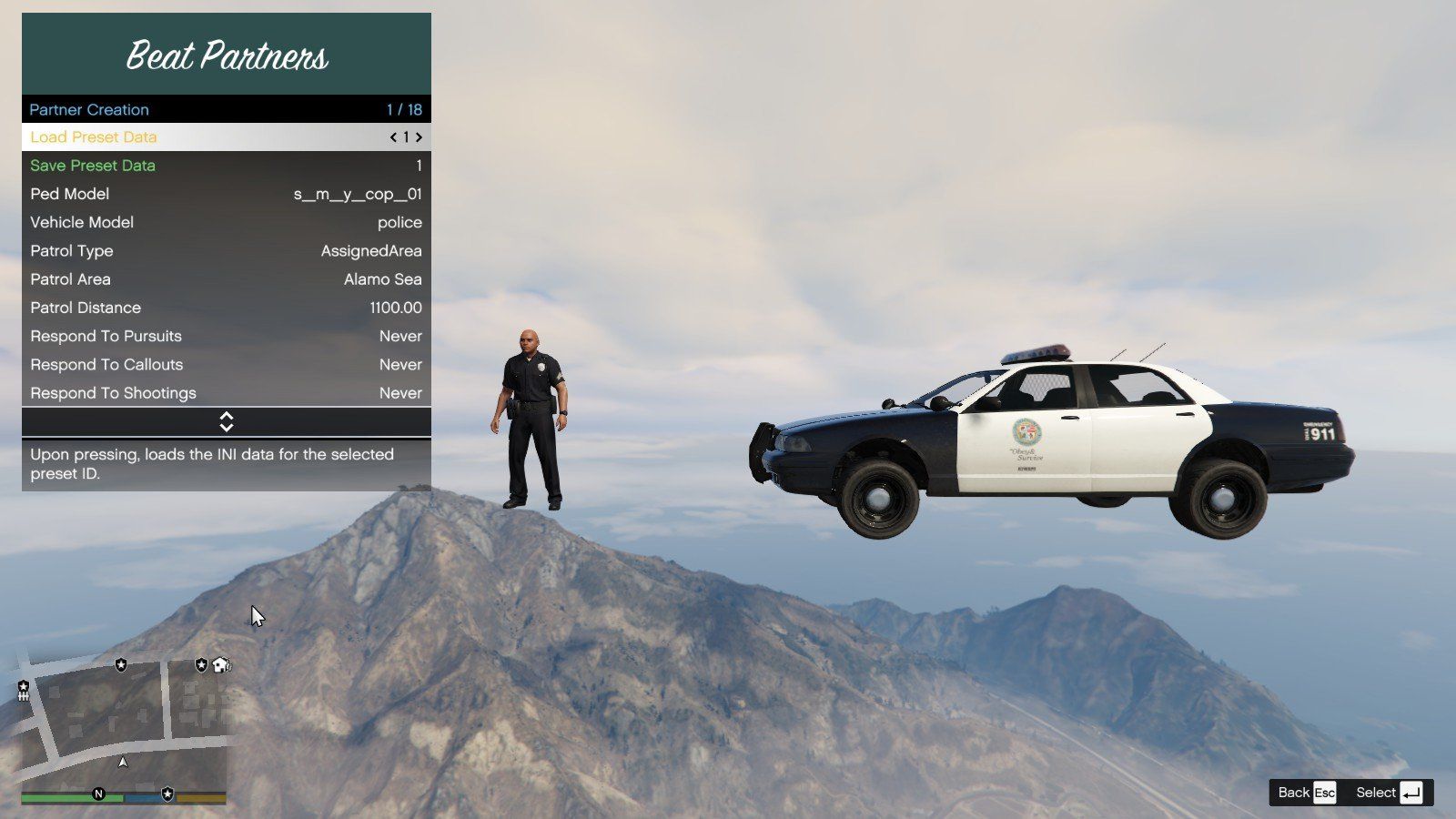Image resolution: width=1456 pixels, height=819 pixels.
Task: Click the house marker on the minimap
Action: pos(221,665)
